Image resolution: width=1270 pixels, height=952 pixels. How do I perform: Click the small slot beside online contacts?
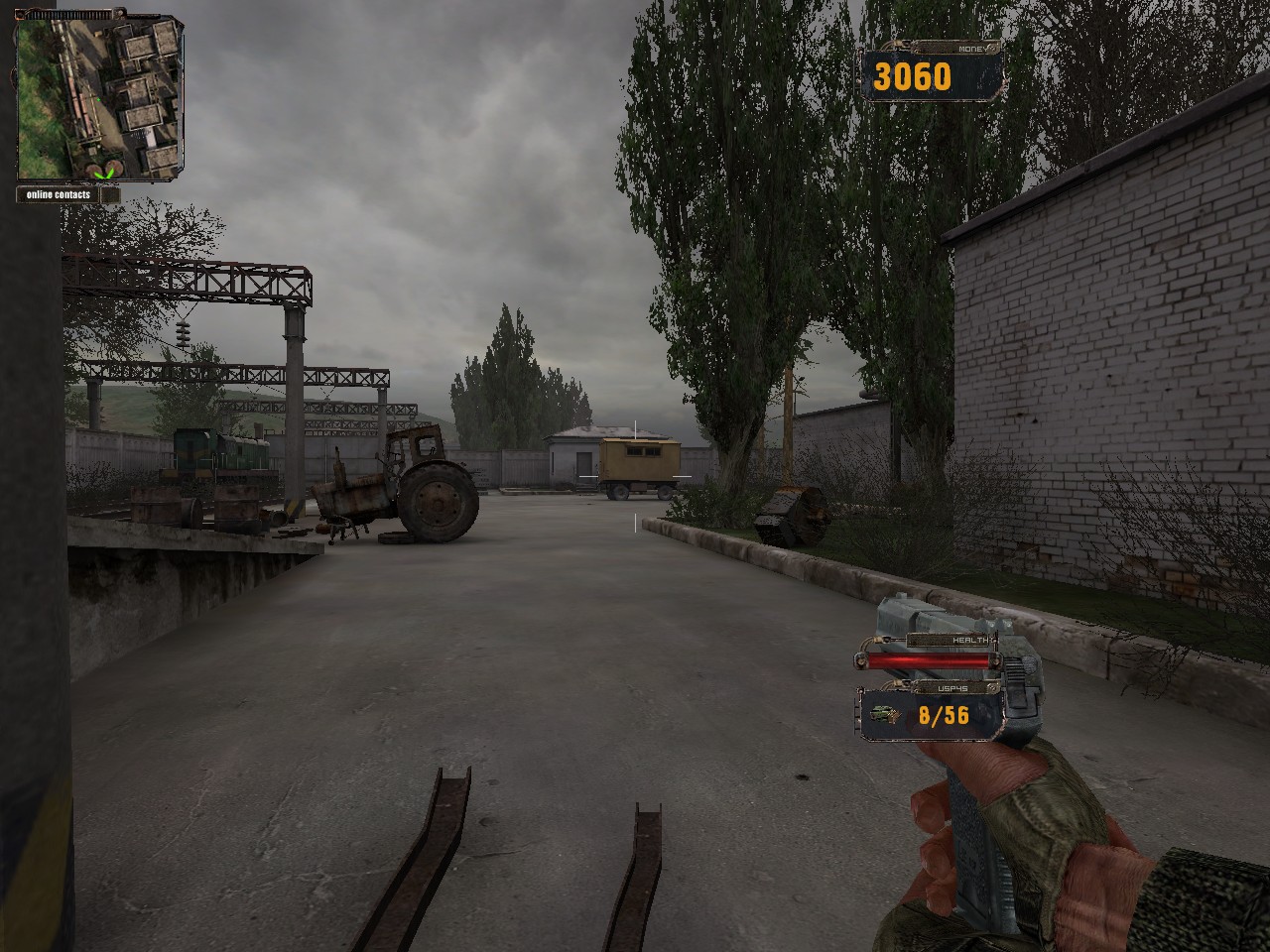111,194
